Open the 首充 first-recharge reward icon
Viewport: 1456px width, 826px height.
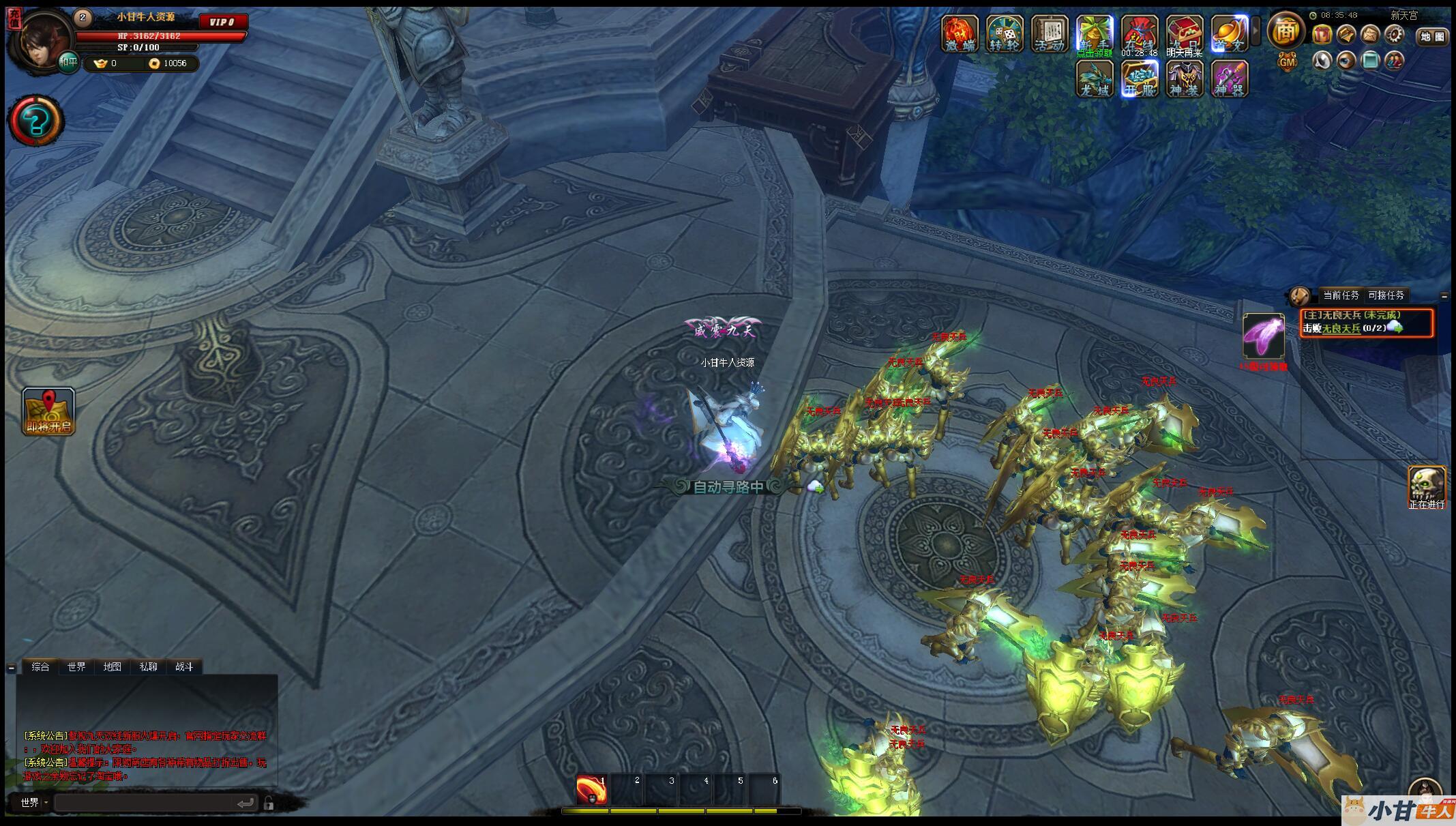click(1229, 33)
